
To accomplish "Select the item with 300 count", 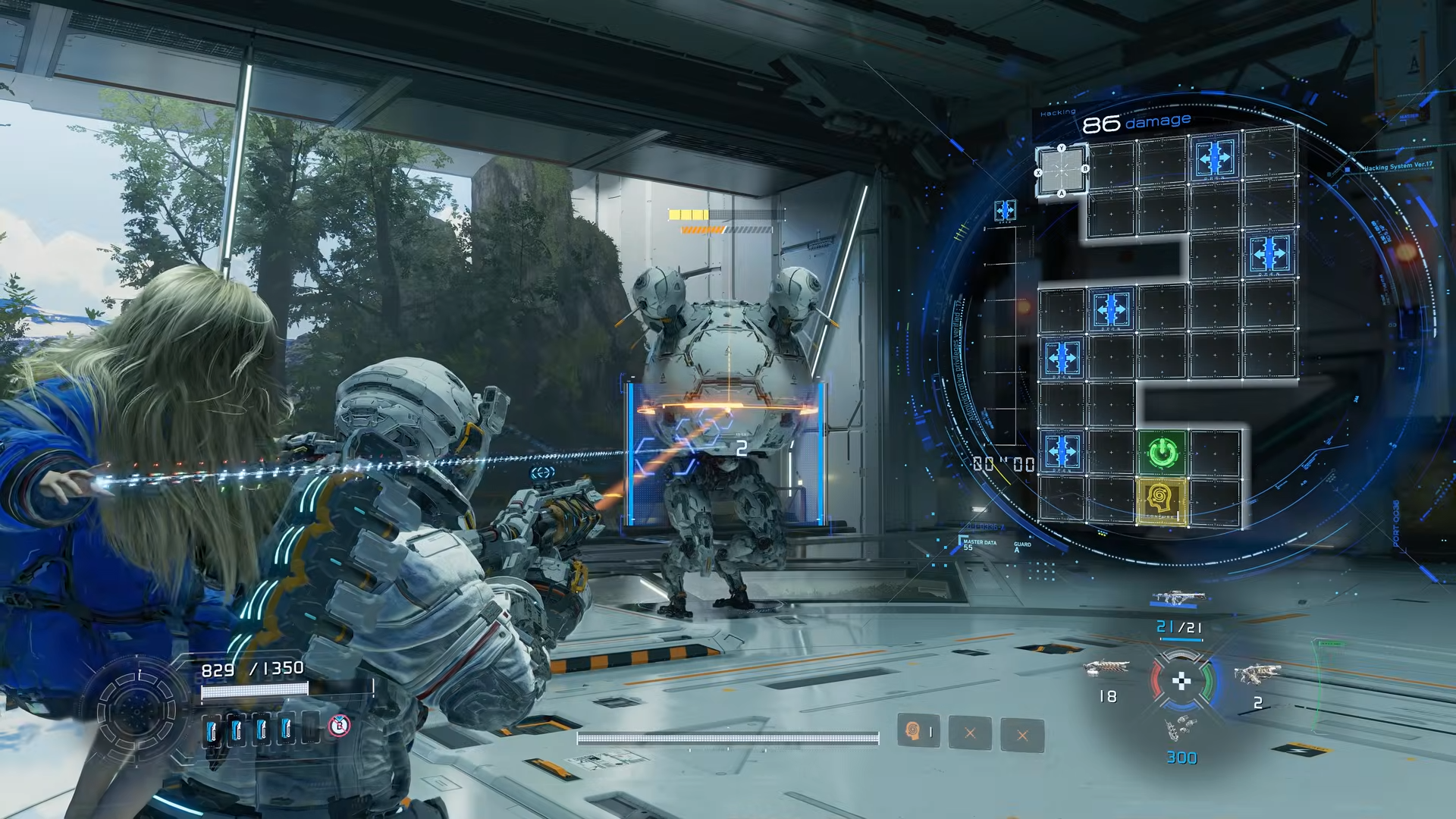I will tap(1180, 730).
